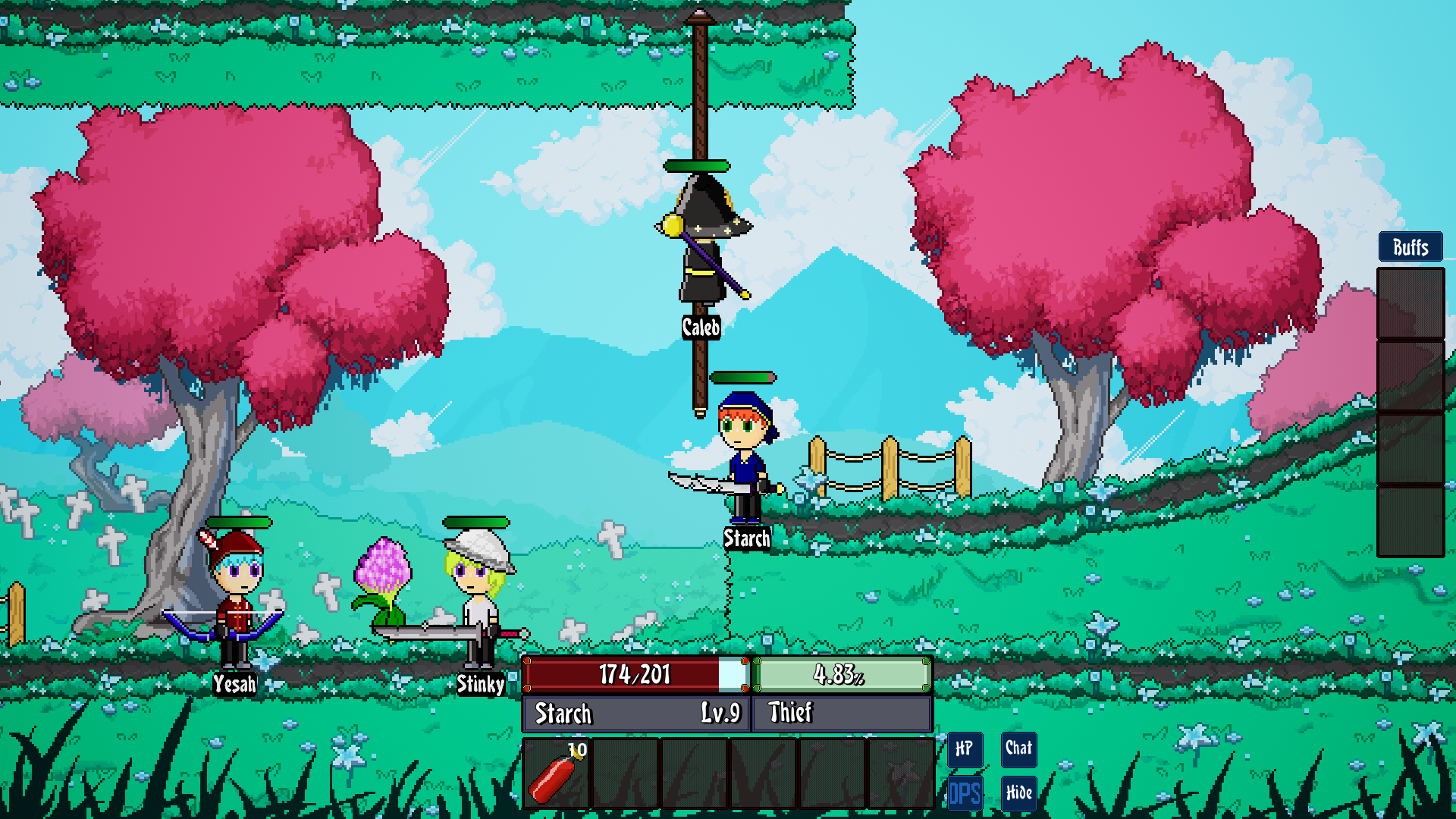Viewport: 1456px width, 819px height.
Task: Toggle the DPS display button
Action: point(965,793)
